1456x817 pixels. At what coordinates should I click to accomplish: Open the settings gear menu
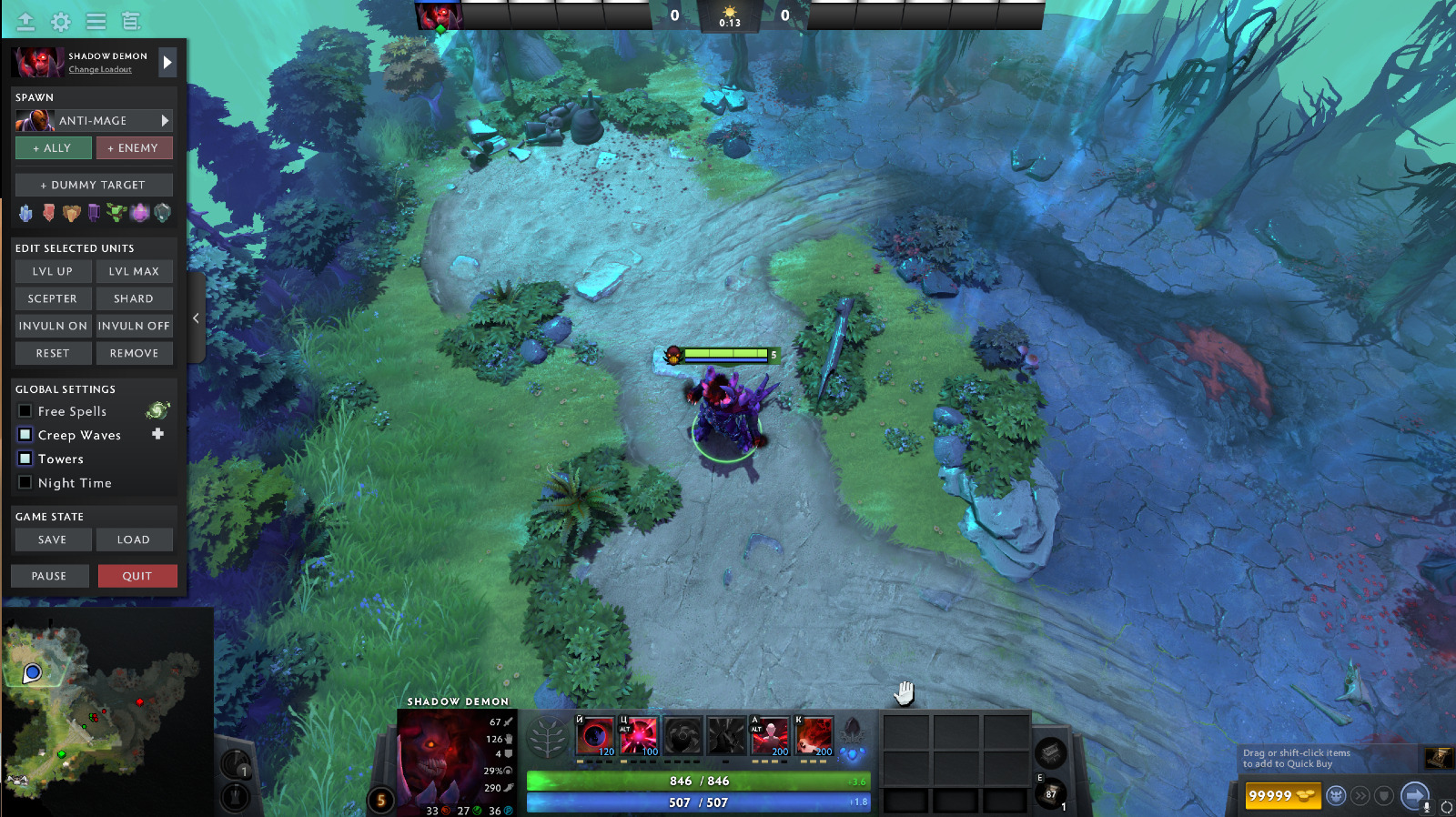click(60, 20)
